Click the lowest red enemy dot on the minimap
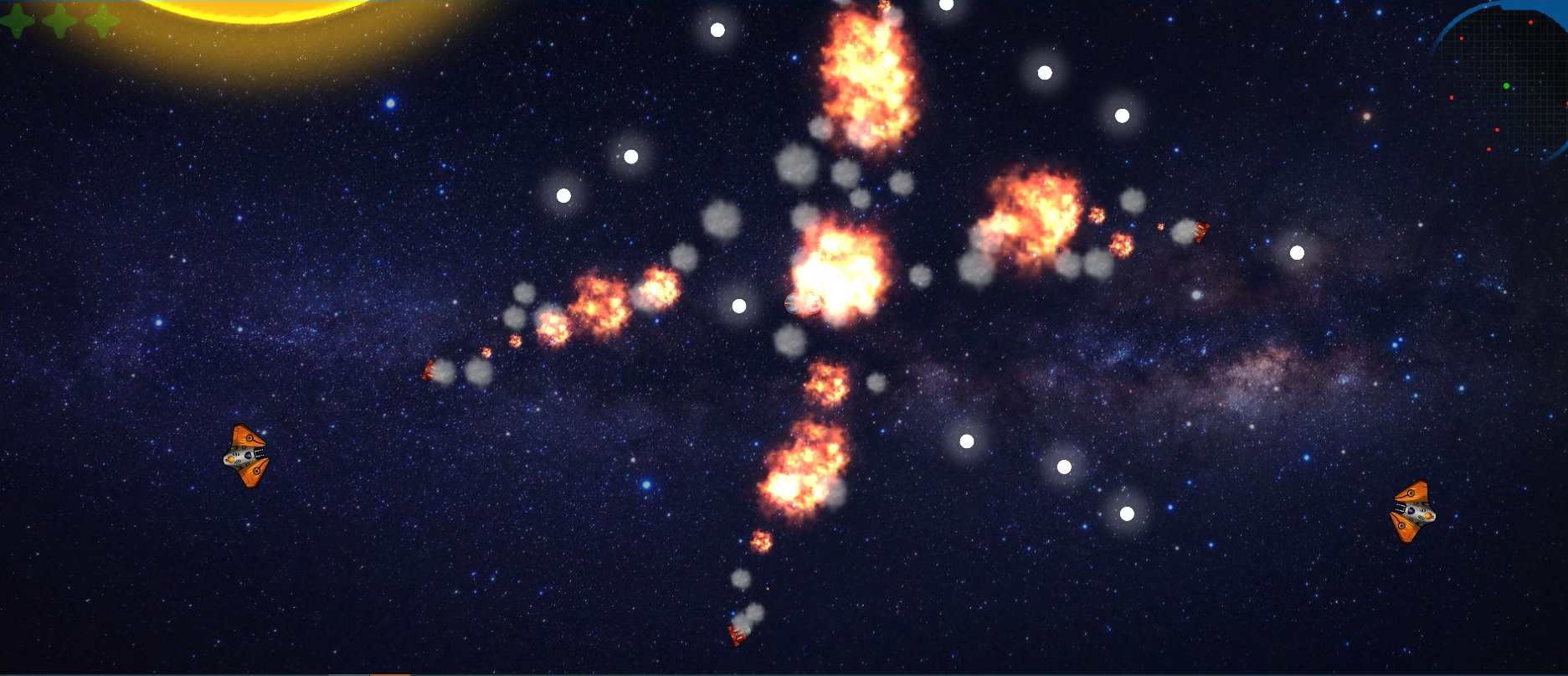The width and height of the screenshot is (1568, 676). click(x=1488, y=149)
